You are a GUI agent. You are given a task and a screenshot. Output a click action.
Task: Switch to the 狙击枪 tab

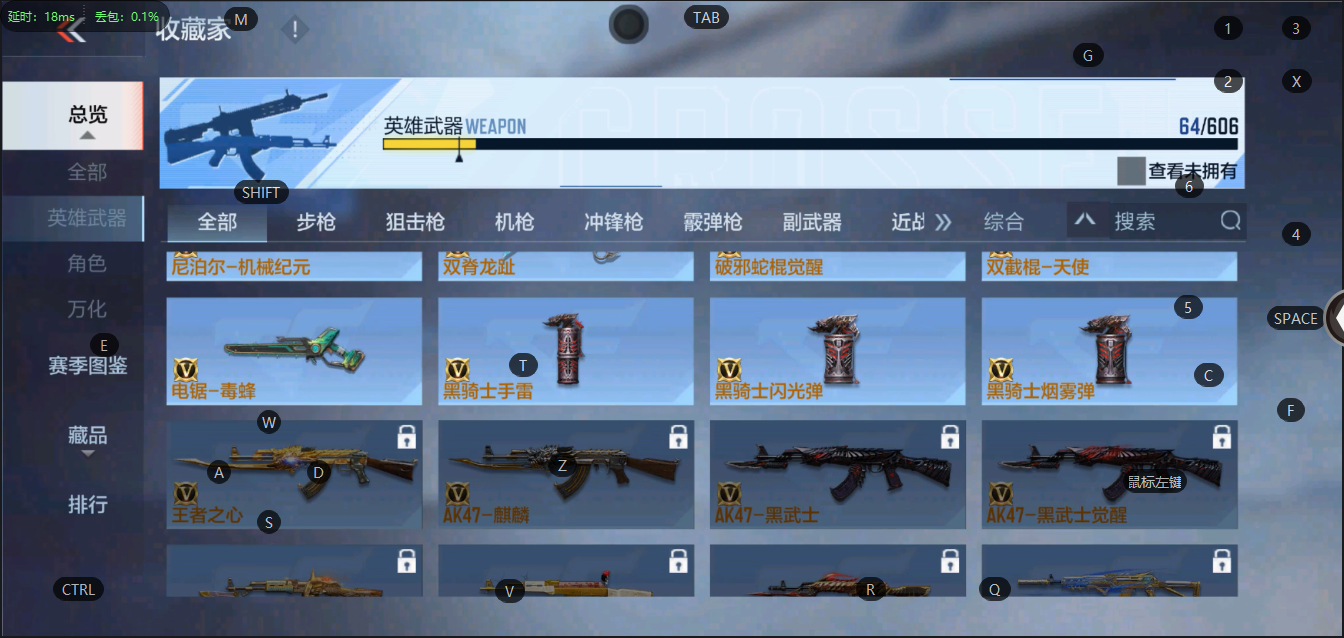click(x=415, y=222)
